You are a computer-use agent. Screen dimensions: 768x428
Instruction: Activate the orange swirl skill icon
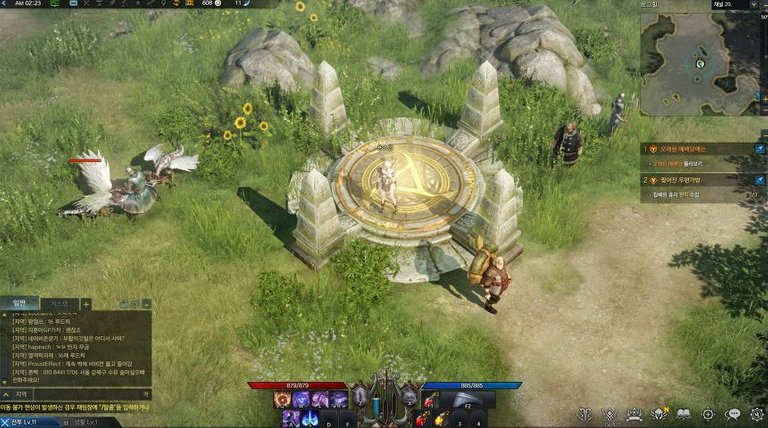point(283,400)
